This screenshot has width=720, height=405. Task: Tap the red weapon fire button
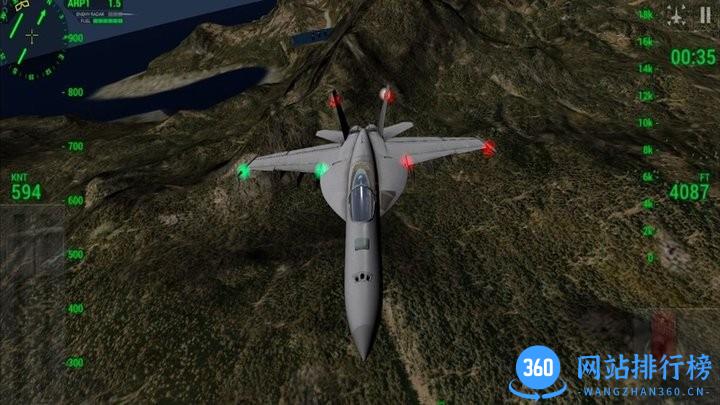pos(664,329)
